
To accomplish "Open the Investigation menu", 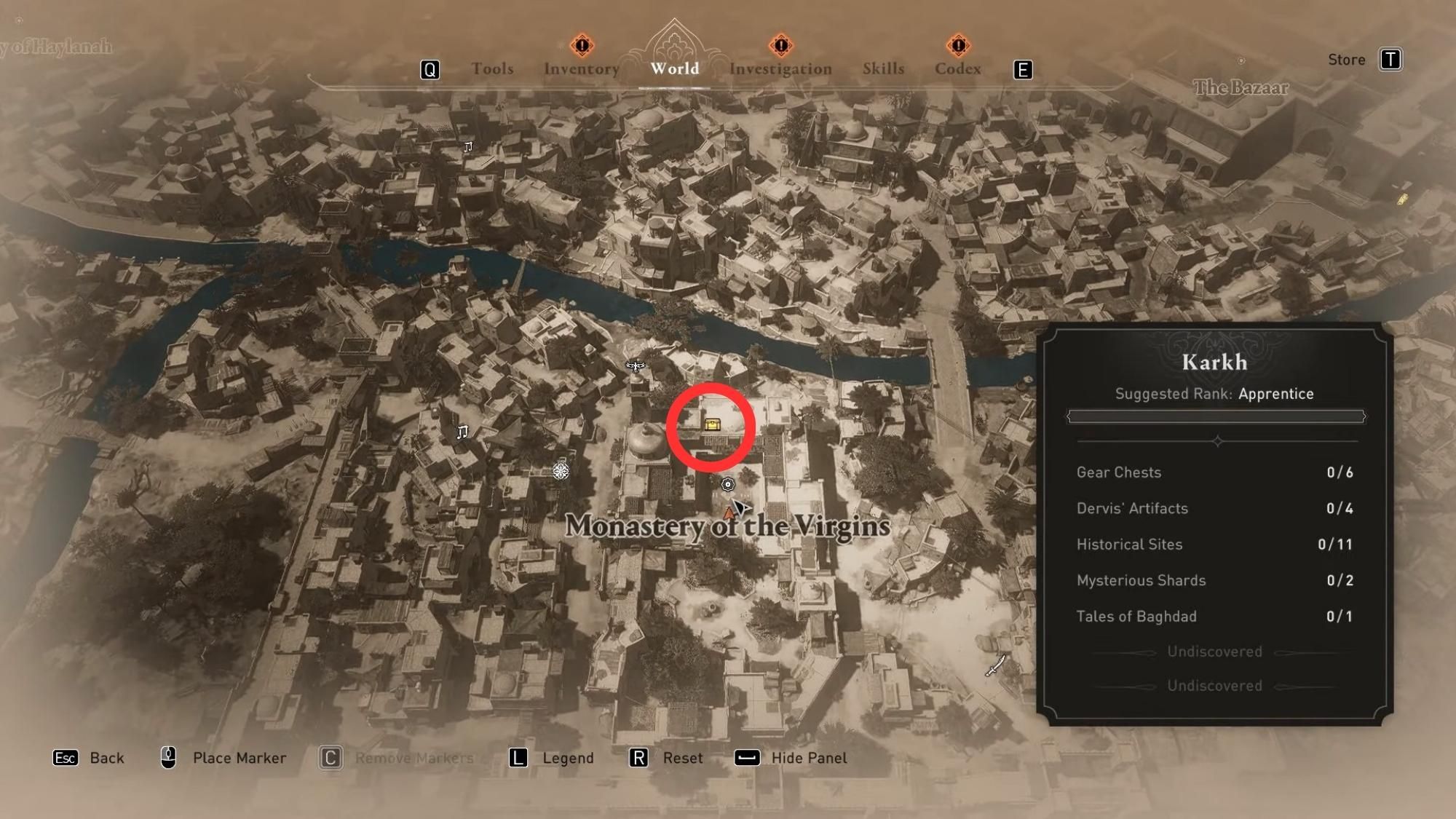I will 781,69.
